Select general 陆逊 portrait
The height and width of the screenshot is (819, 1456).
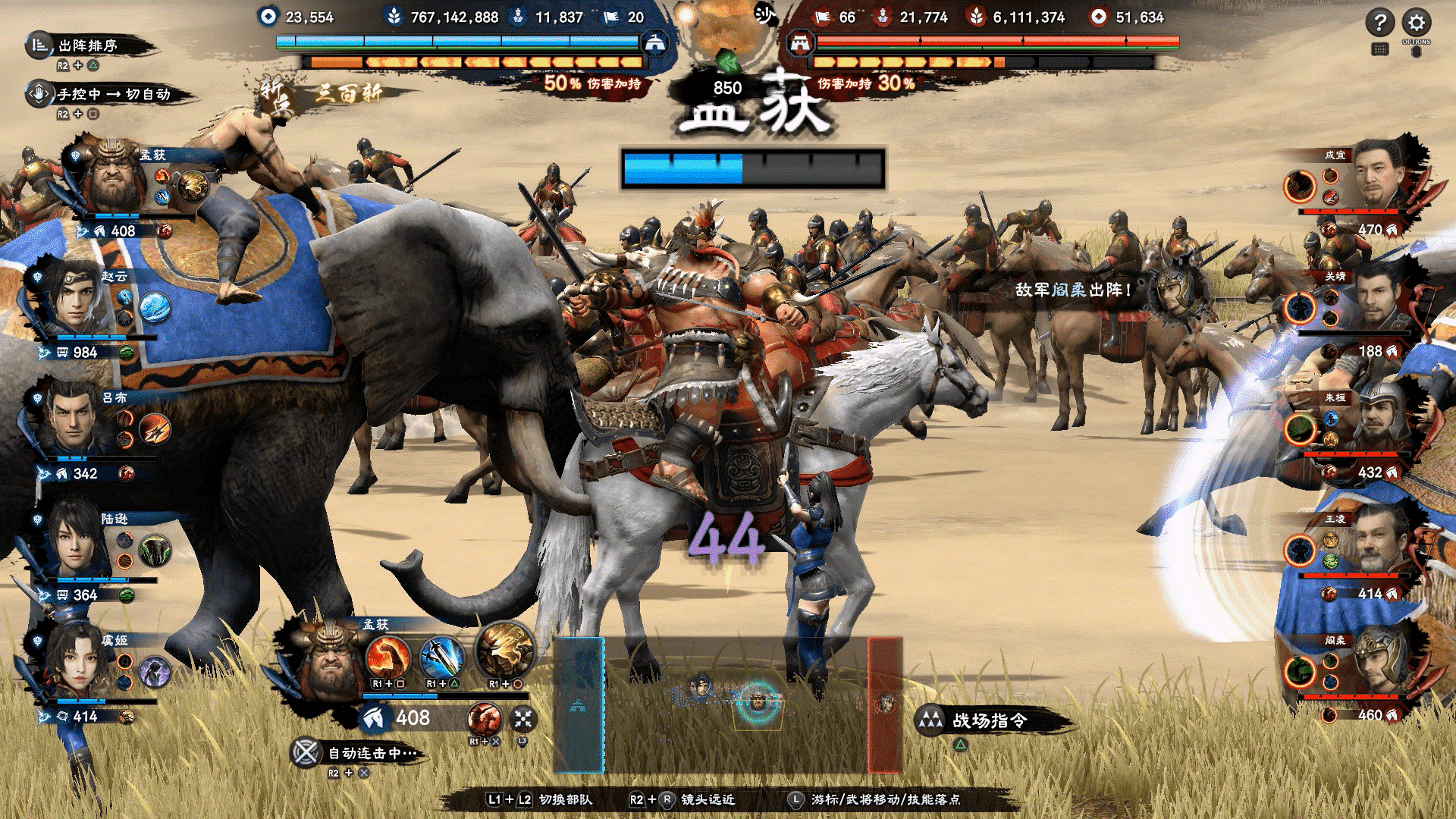[x=74, y=540]
